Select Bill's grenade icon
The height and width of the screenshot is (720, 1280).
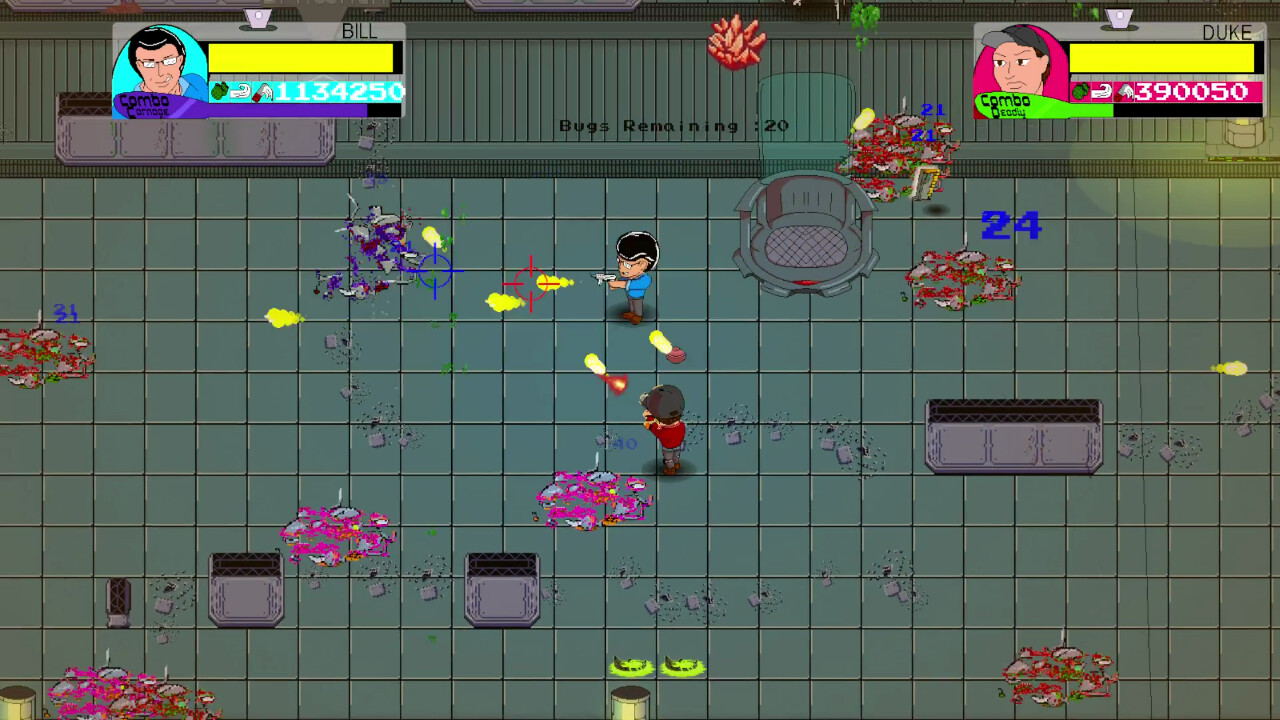click(217, 91)
